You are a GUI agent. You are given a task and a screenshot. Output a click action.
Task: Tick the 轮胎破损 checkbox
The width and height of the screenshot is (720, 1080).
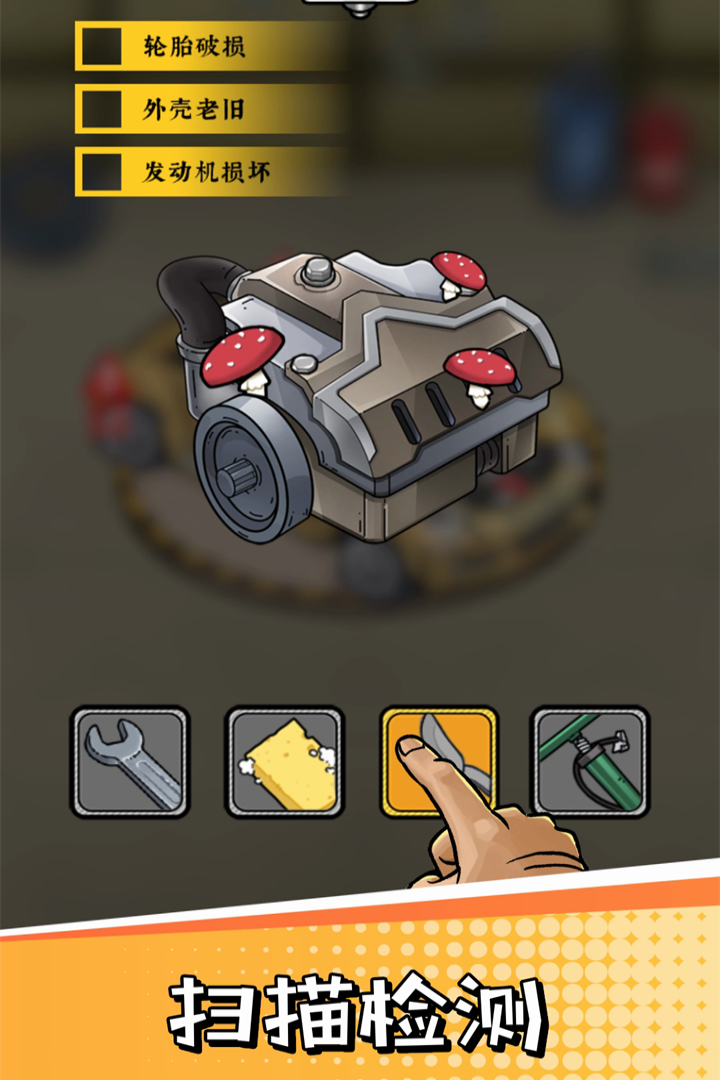[x=101, y=47]
